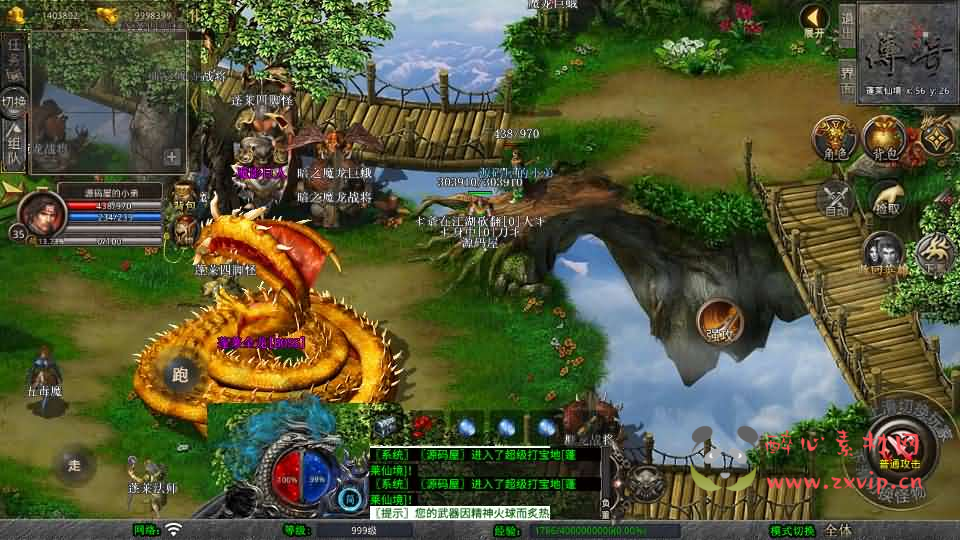Open the 角色 character panel
The height and width of the screenshot is (540, 960).
tap(834, 137)
